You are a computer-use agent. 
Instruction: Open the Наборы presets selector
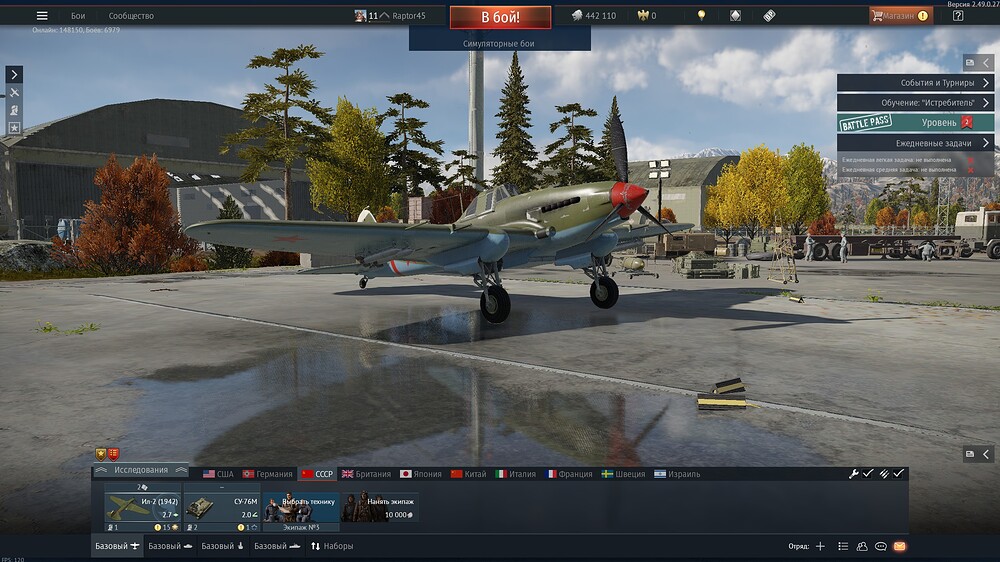pyautogui.click(x=332, y=546)
